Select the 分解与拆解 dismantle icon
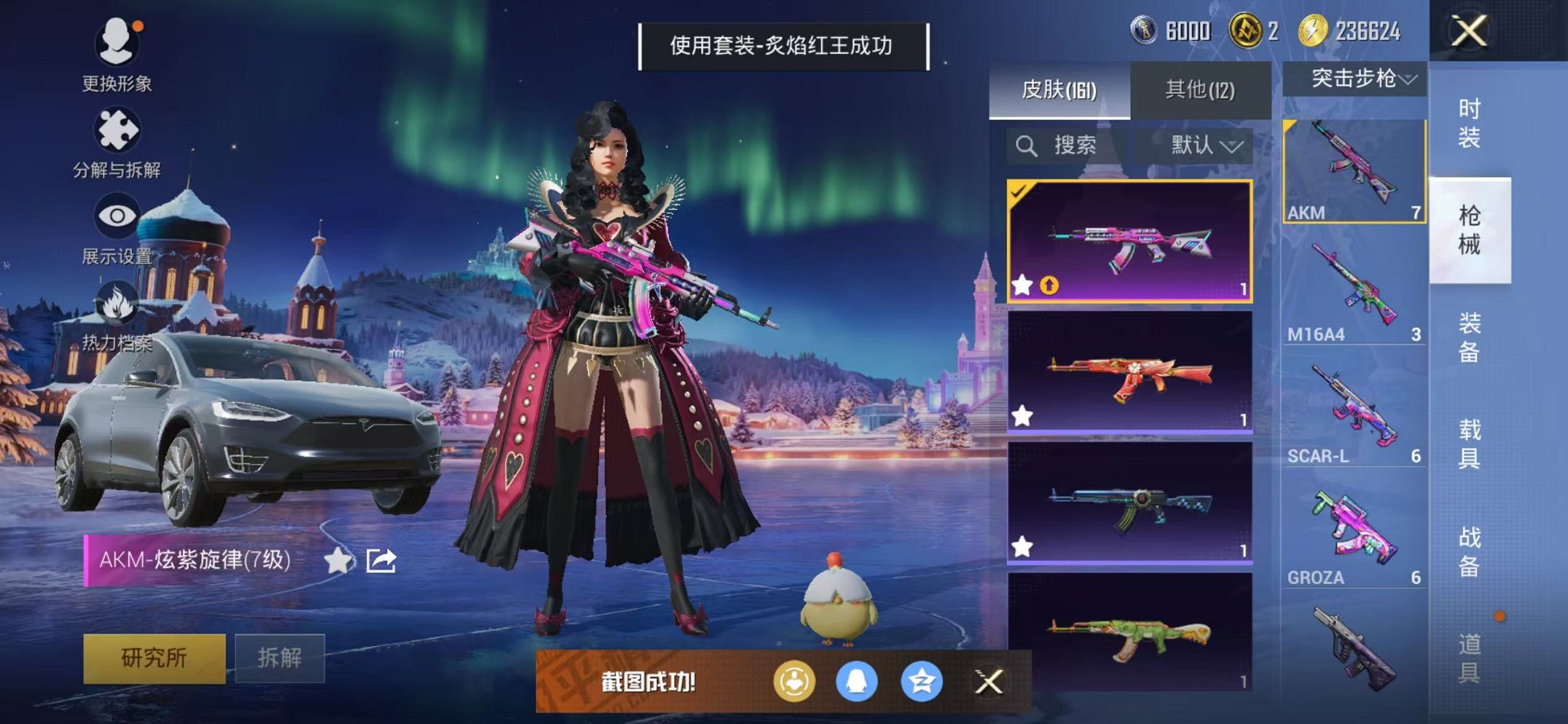1568x724 pixels. coord(119,131)
